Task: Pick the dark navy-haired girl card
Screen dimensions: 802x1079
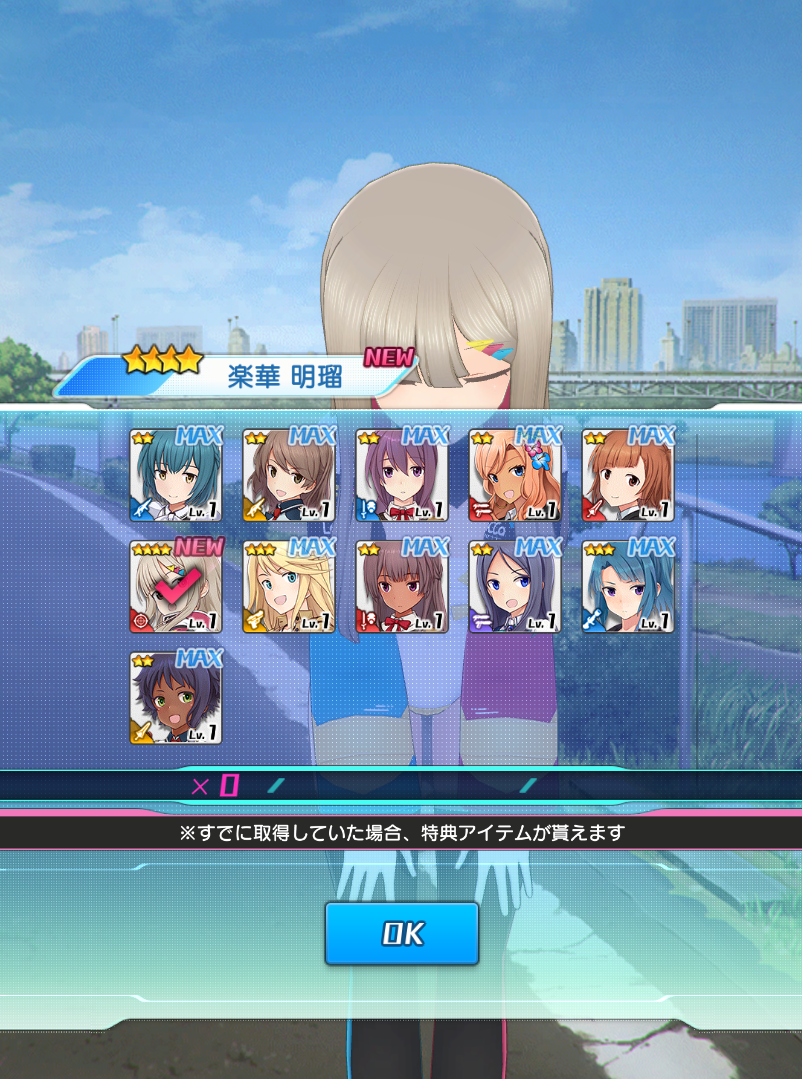Action: (515, 587)
